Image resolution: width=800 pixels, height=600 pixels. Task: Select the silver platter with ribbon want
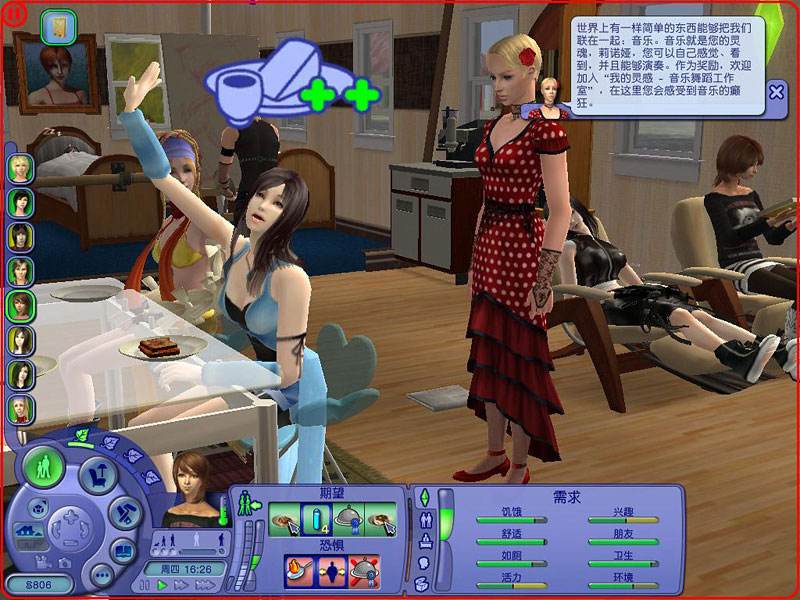click(x=348, y=517)
